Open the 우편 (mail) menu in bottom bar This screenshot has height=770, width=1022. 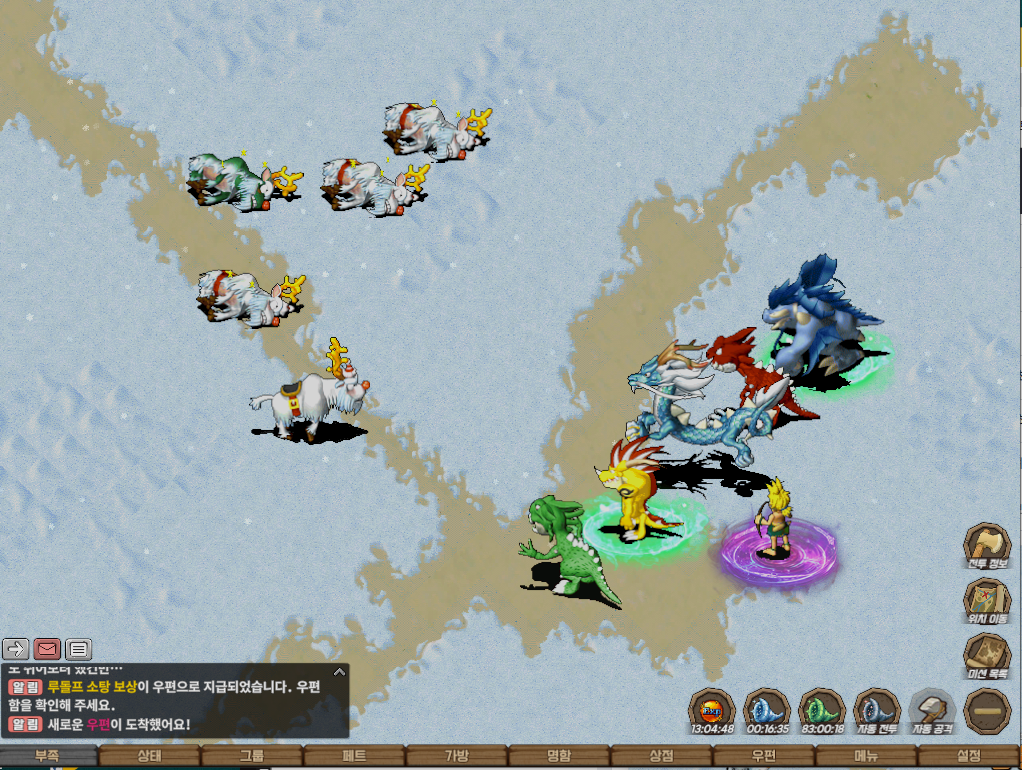[x=763, y=757]
